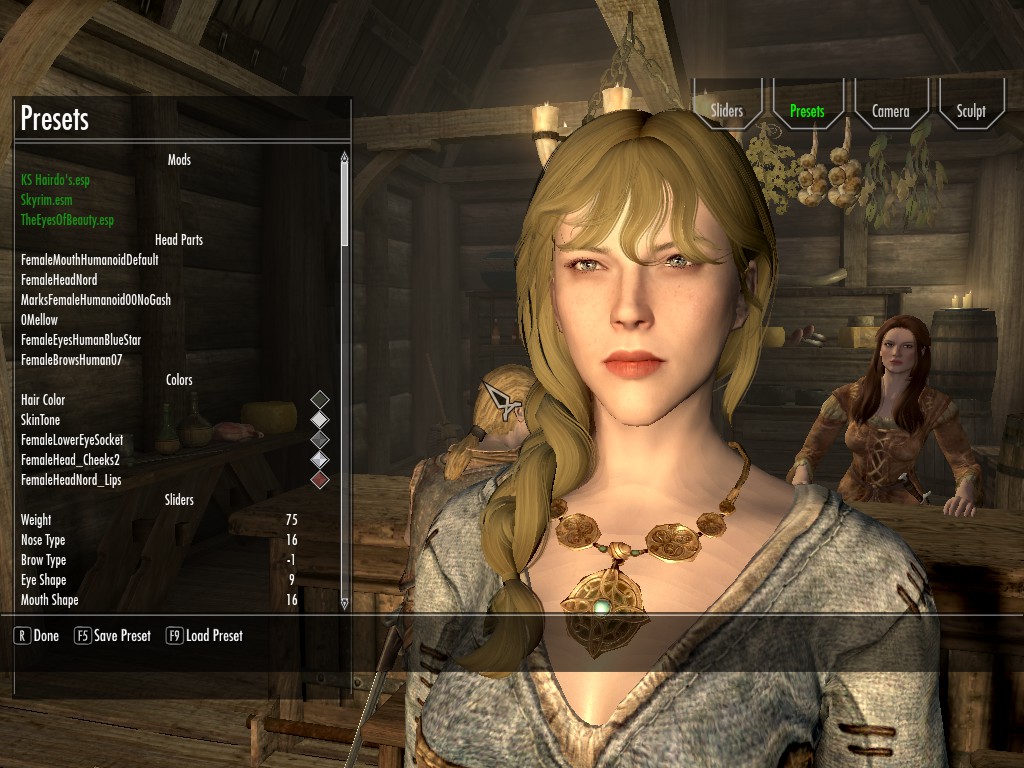Select the FemaleMouthHumanoidDefault head part

pyautogui.click(x=90, y=260)
